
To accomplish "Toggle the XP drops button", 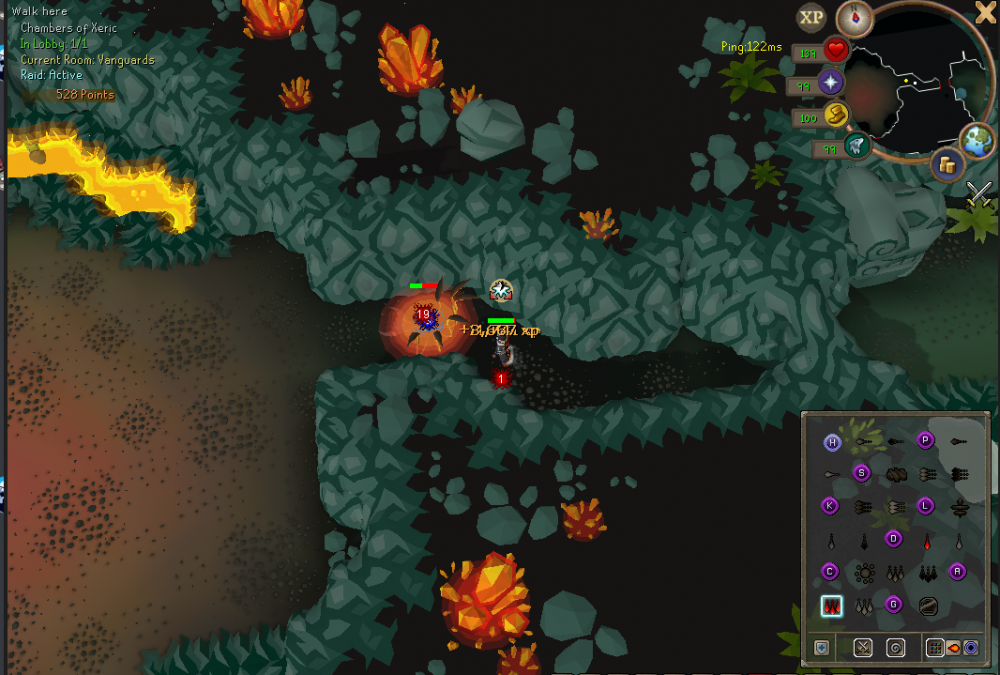I will coord(811,17).
